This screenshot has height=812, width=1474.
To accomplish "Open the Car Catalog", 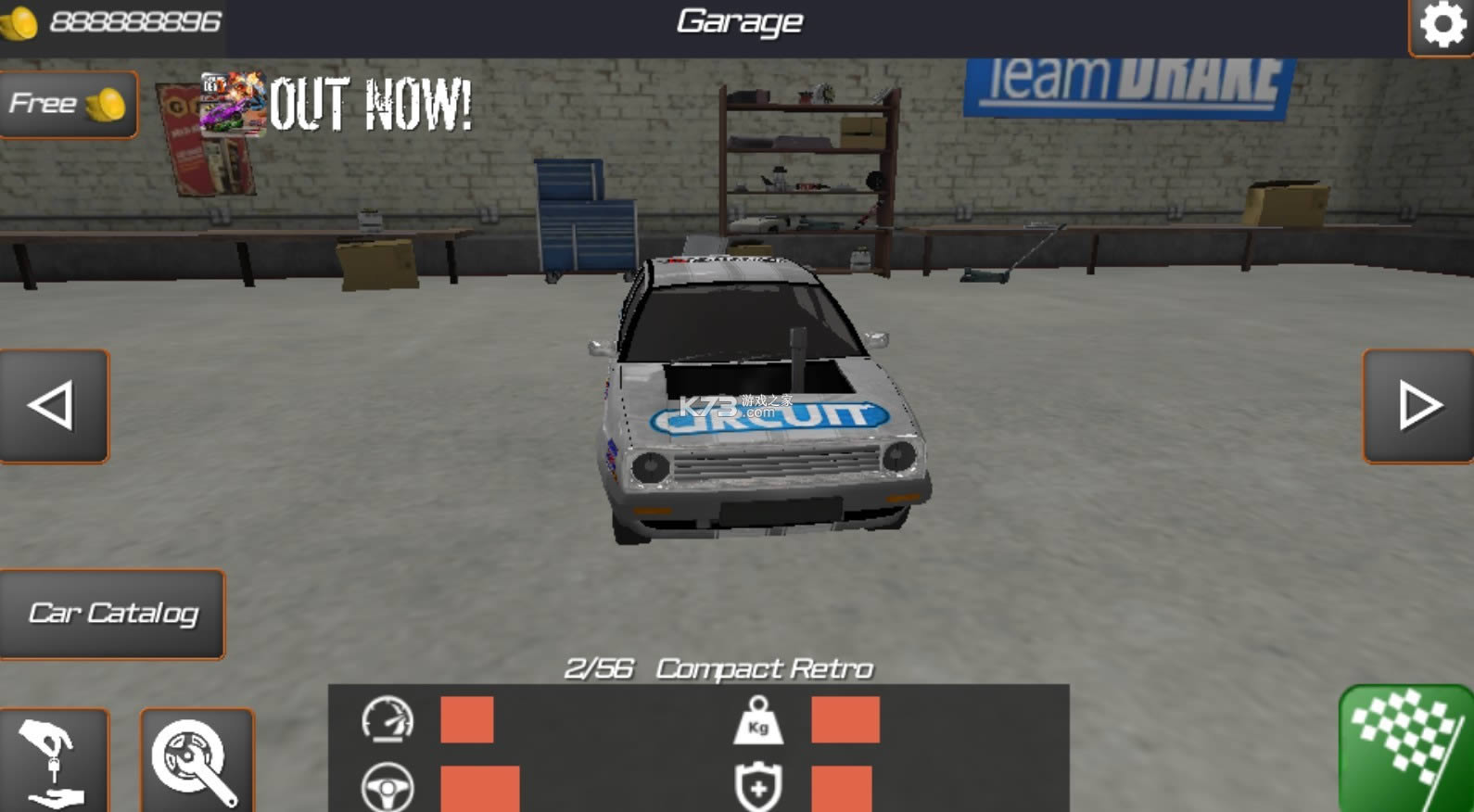I will point(113,612).
